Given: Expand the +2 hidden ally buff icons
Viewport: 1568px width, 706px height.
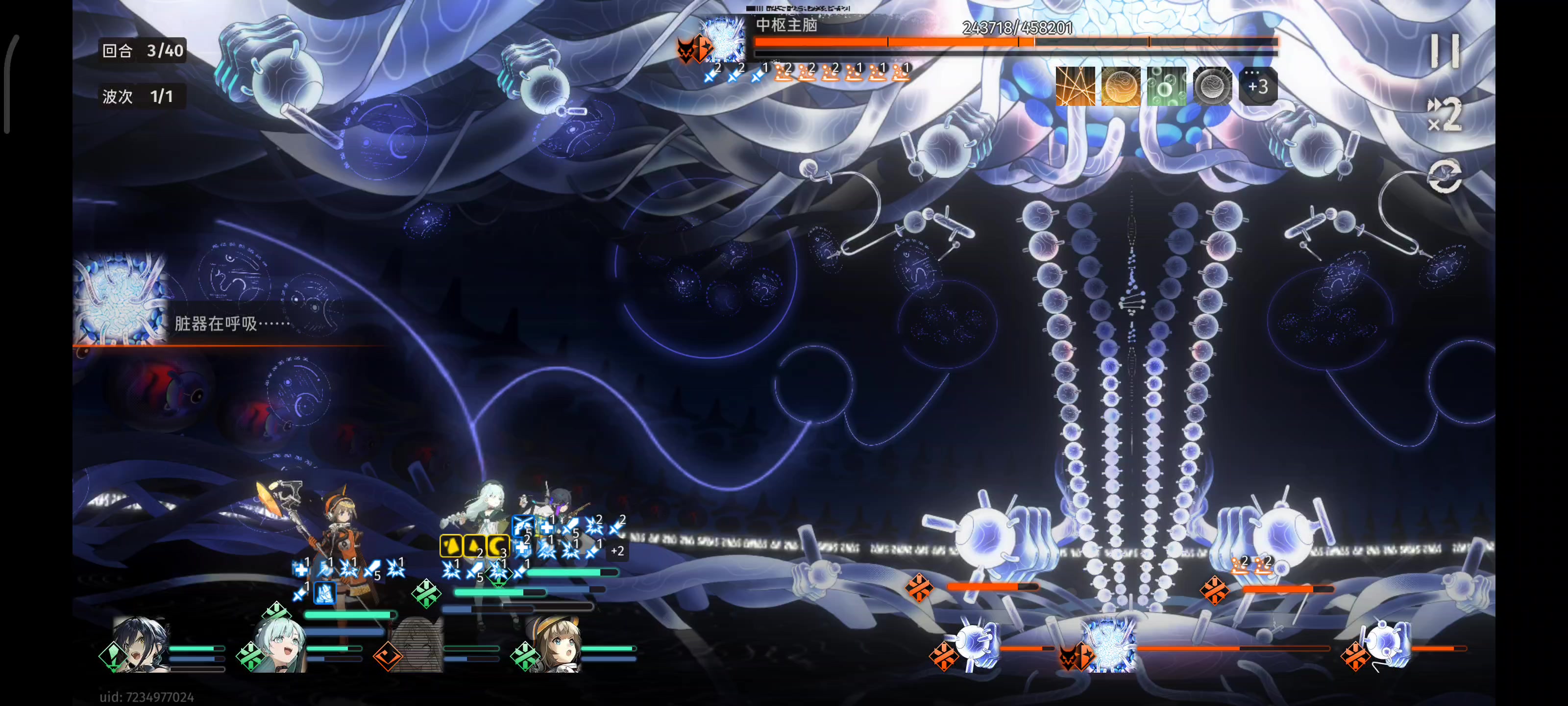Looking at the screenshot, I should pos(617,551).
